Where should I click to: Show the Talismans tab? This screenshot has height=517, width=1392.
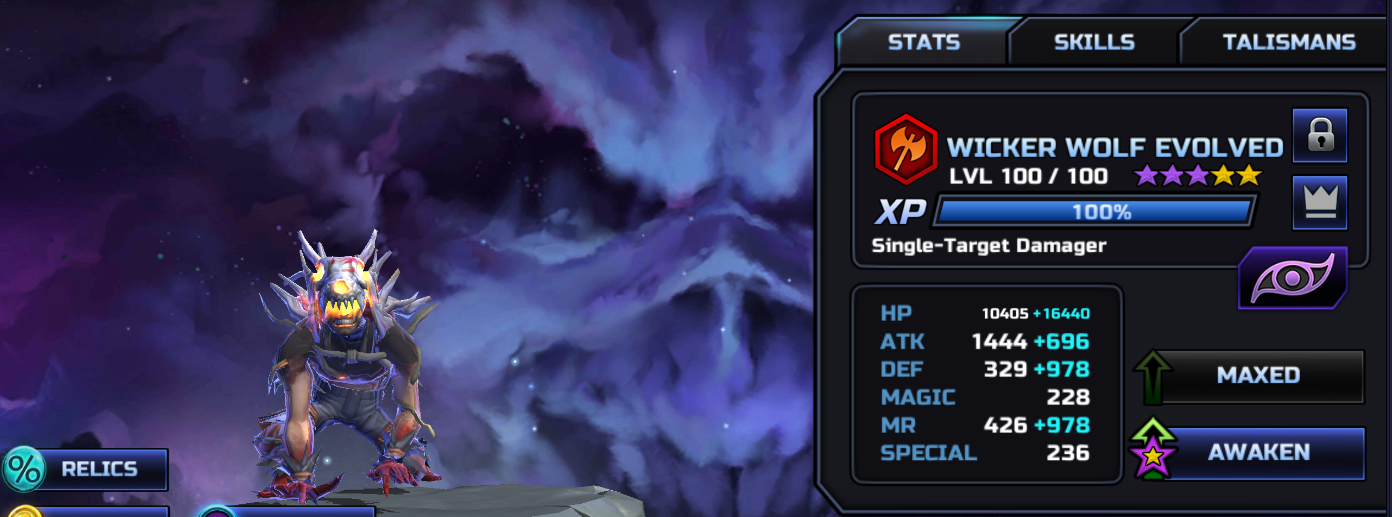1288,42
